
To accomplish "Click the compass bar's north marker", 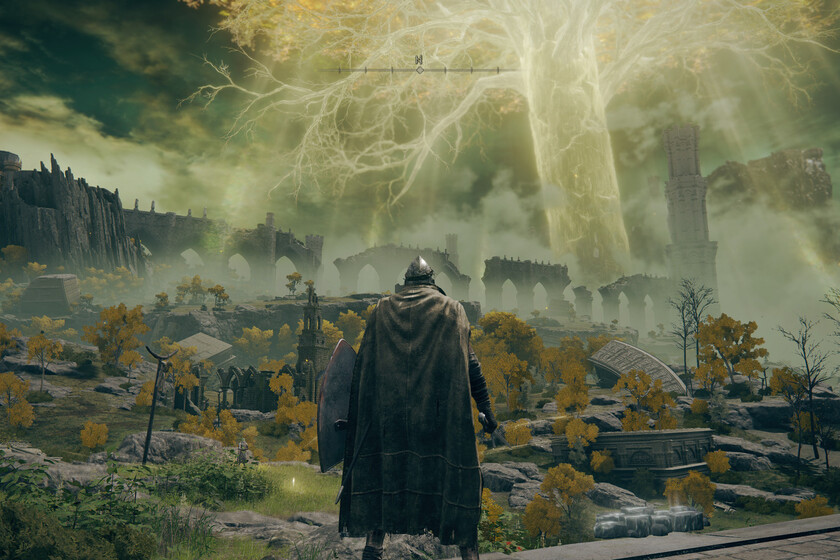I will (x=419, y=65).
